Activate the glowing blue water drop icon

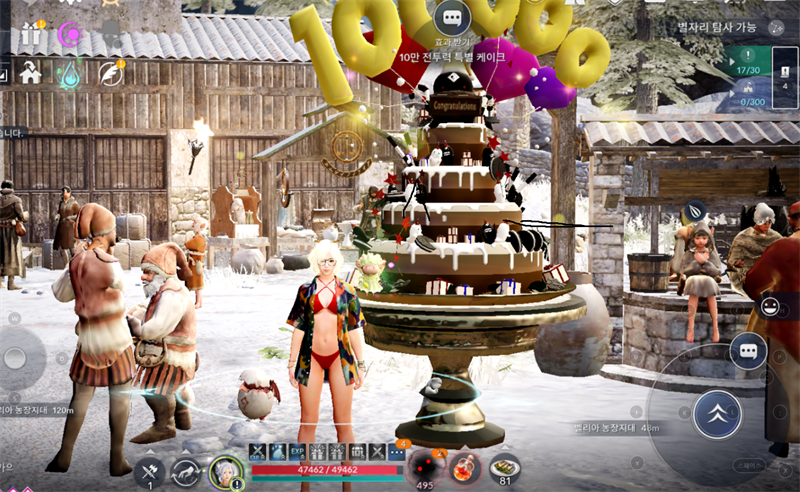pos(70,73)
